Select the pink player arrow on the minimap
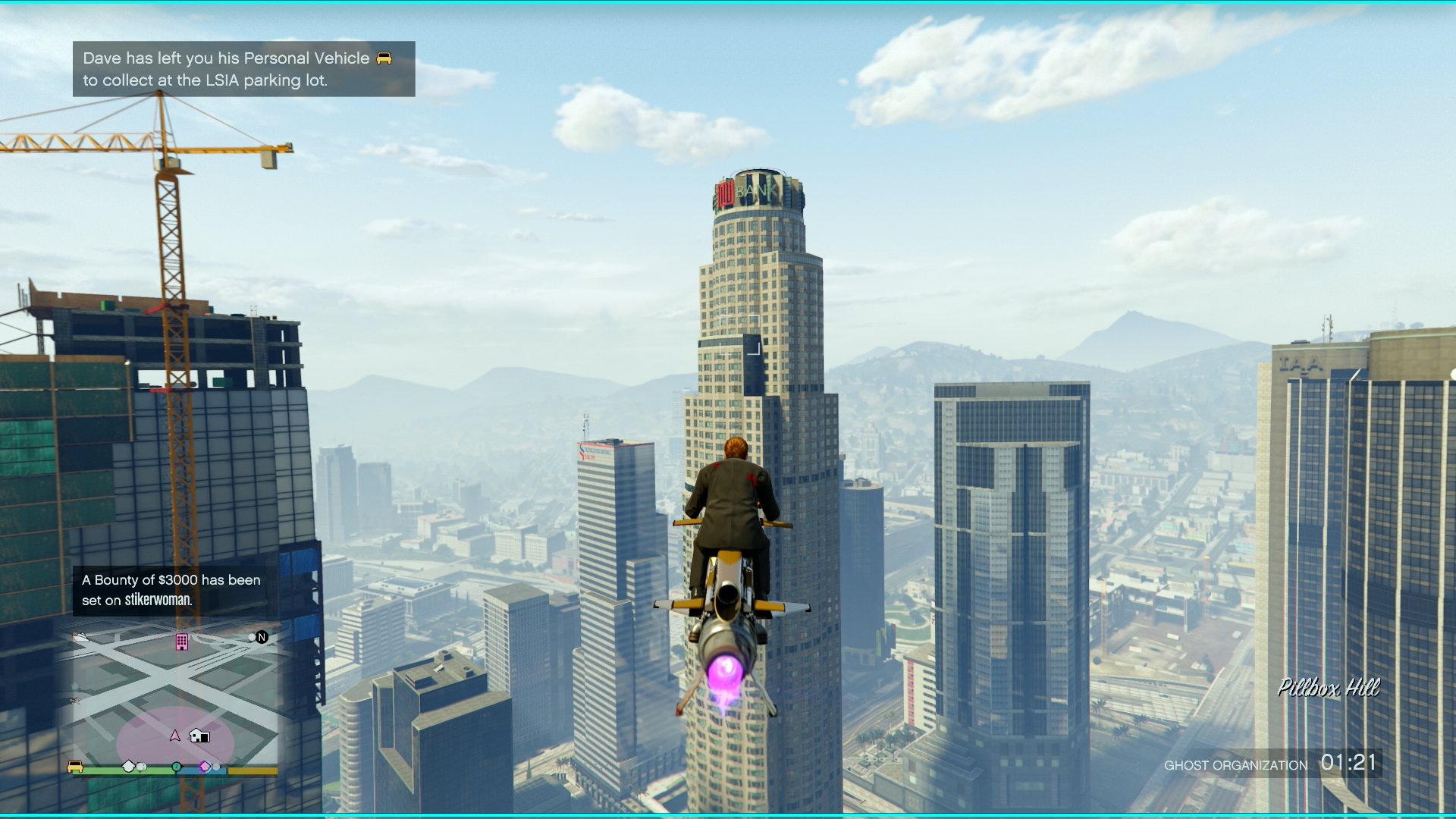 point(175,736)
